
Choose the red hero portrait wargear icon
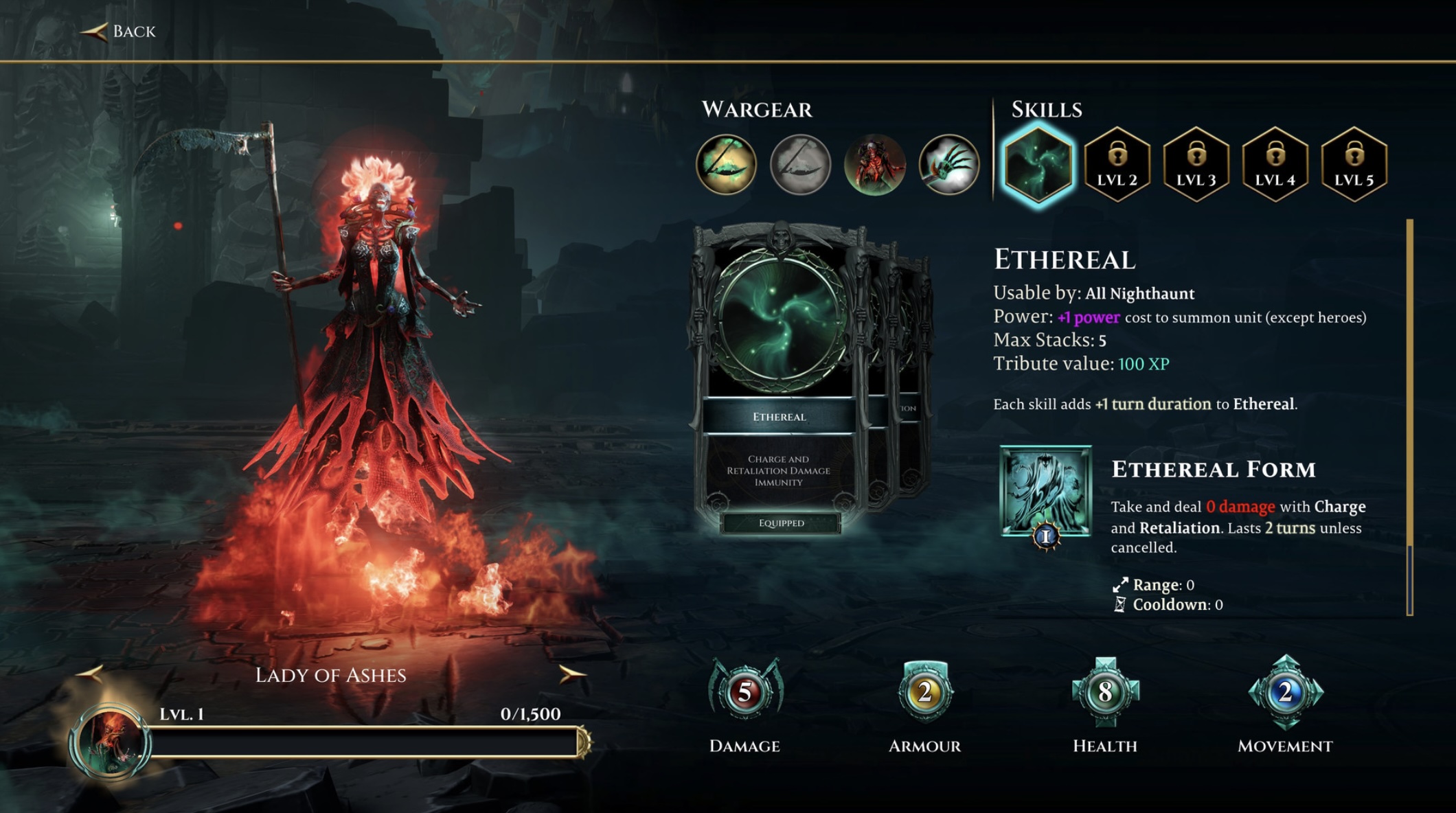(x=875, y=165)
